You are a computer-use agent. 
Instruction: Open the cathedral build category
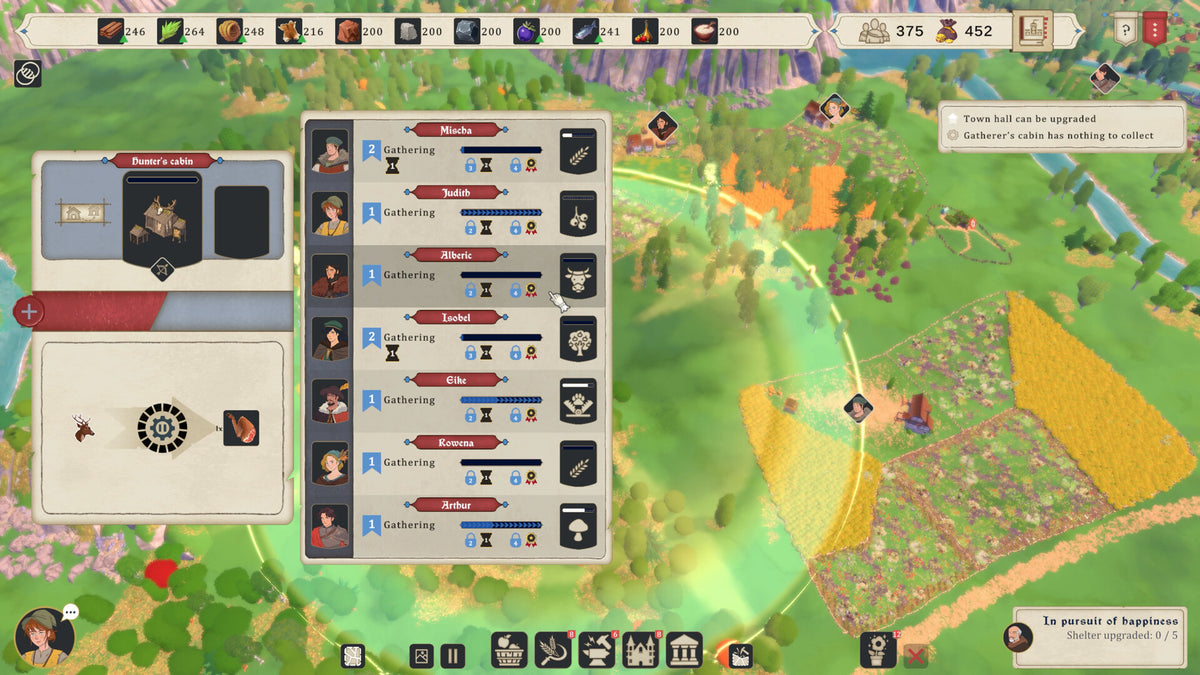[641, 651]
